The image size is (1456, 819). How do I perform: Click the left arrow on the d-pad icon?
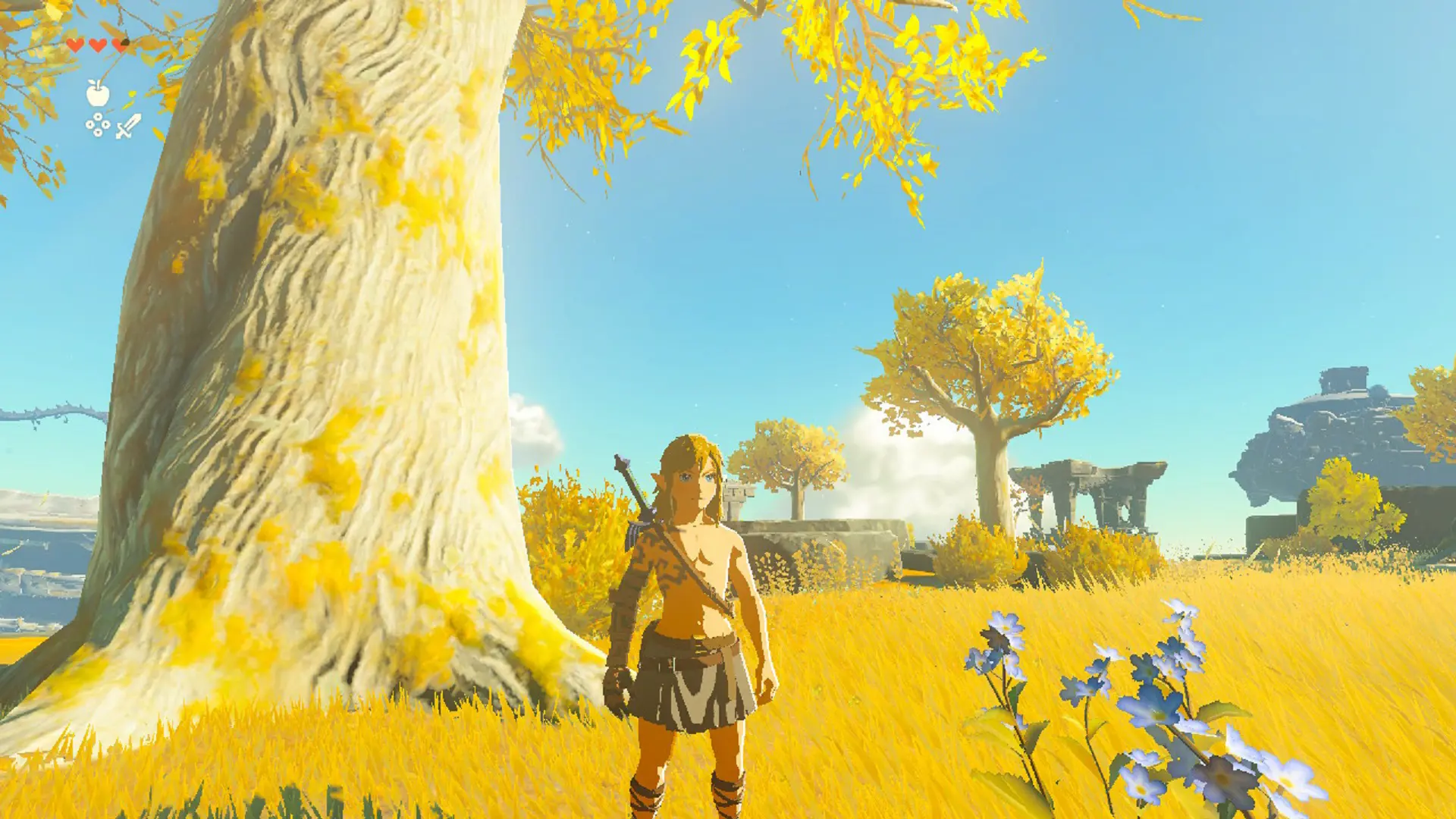tap(89, 124)
